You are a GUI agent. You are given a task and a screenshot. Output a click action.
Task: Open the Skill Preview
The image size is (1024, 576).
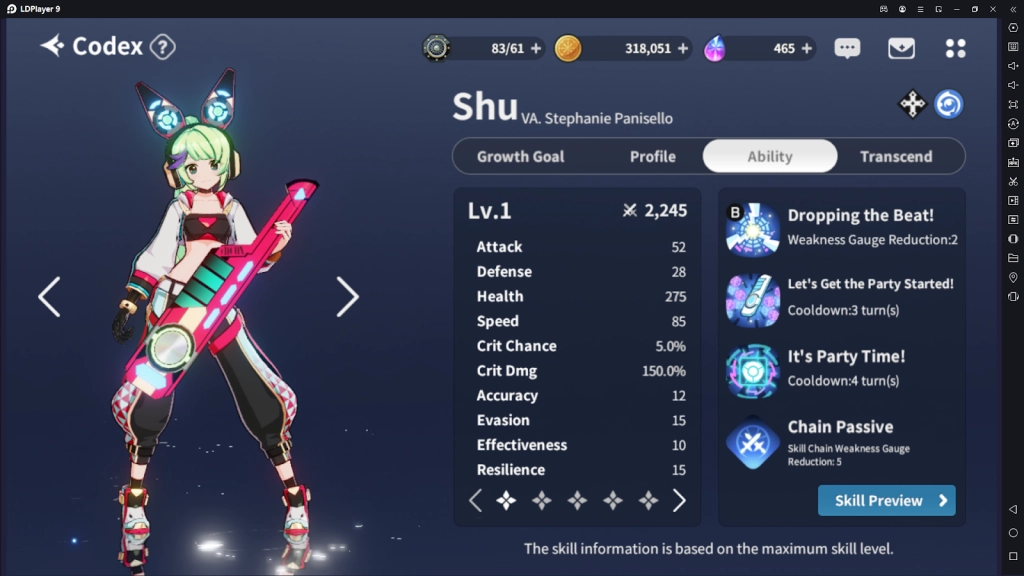point(886,500)
